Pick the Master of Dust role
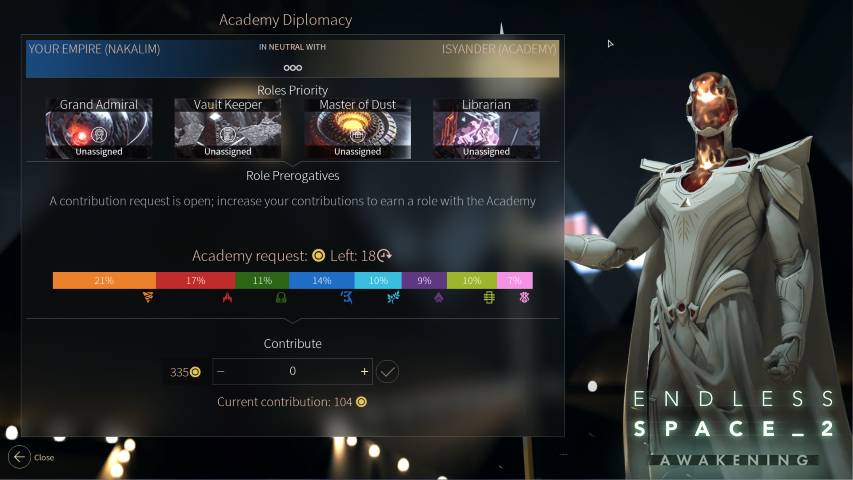853x480 pixels. (357, 130)
